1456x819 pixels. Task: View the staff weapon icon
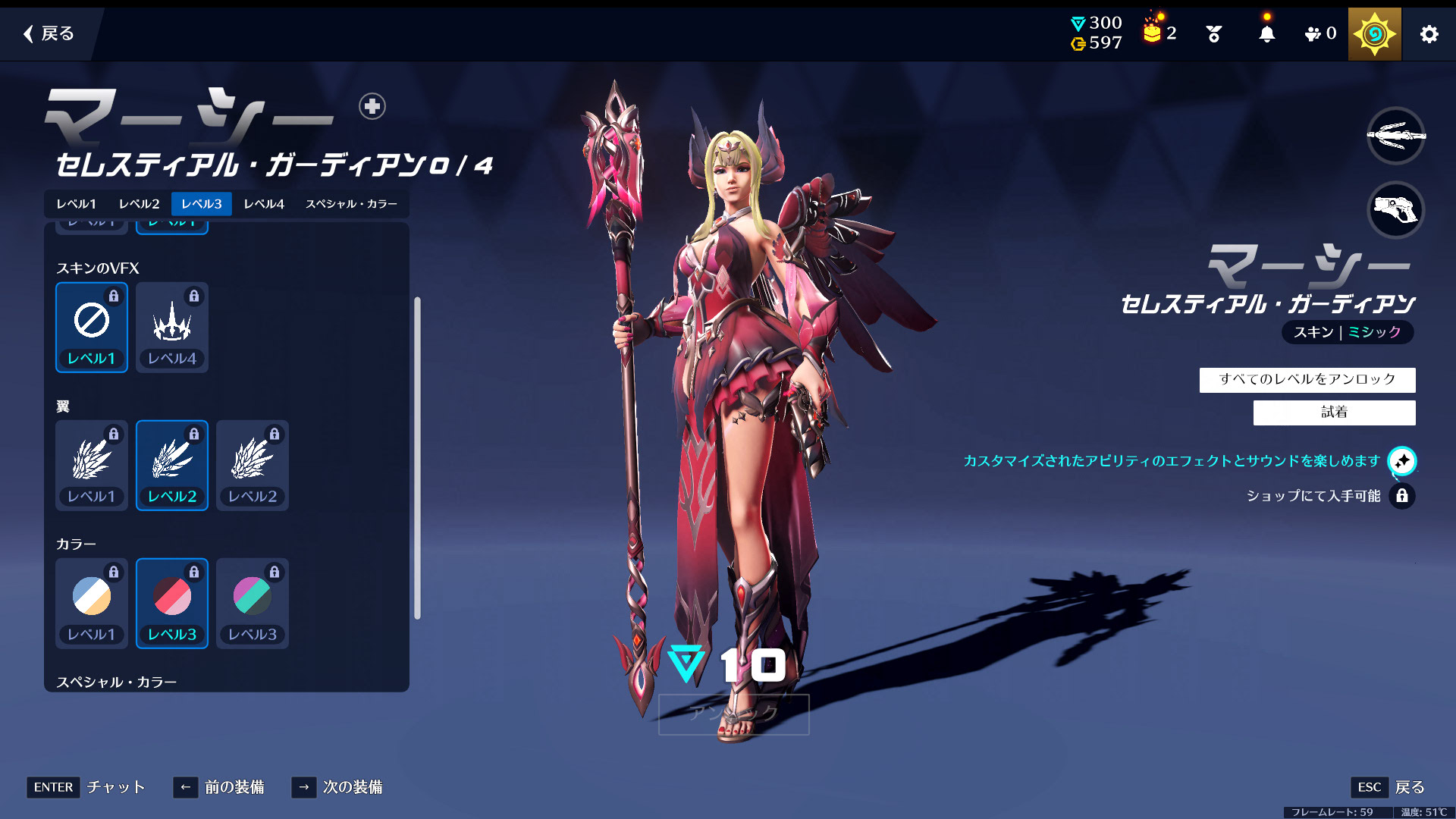pos(1395,136)
